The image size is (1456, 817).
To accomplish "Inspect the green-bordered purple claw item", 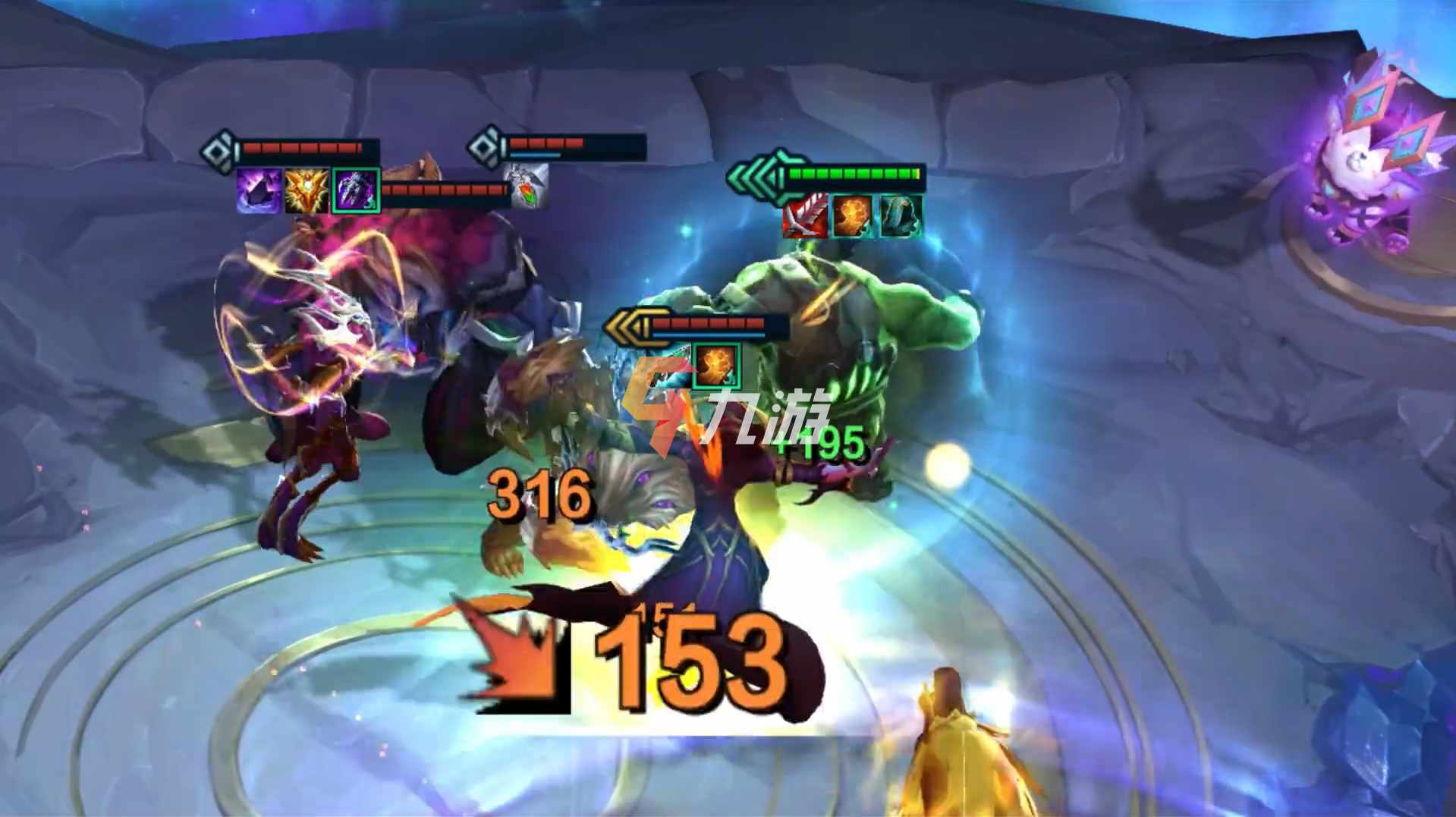I will click(x=355, y=190).
